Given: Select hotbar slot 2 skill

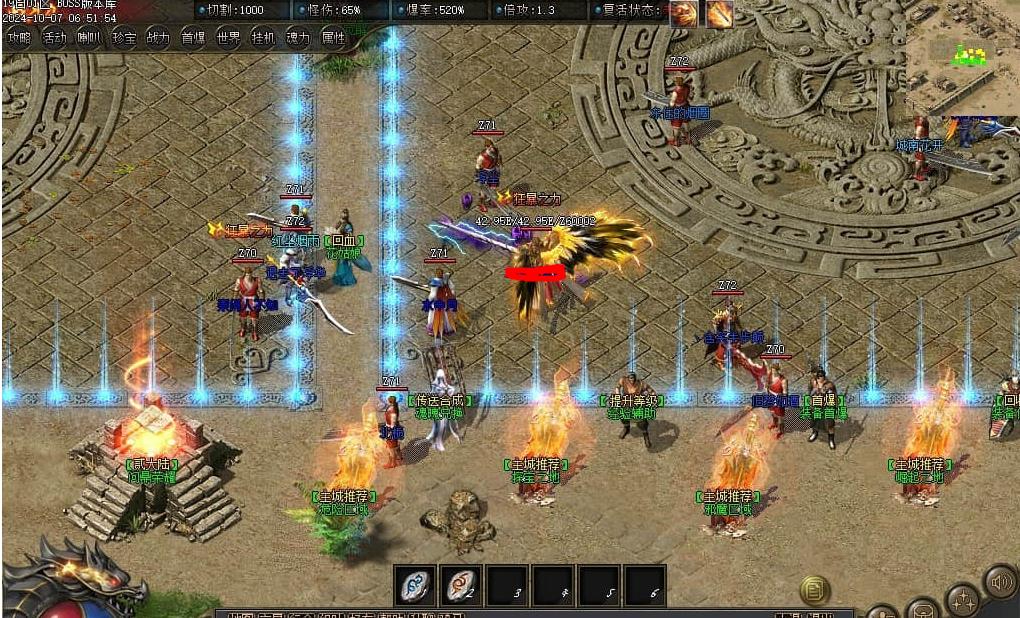Looking at the screenshot, I should (x=461, y=584).
